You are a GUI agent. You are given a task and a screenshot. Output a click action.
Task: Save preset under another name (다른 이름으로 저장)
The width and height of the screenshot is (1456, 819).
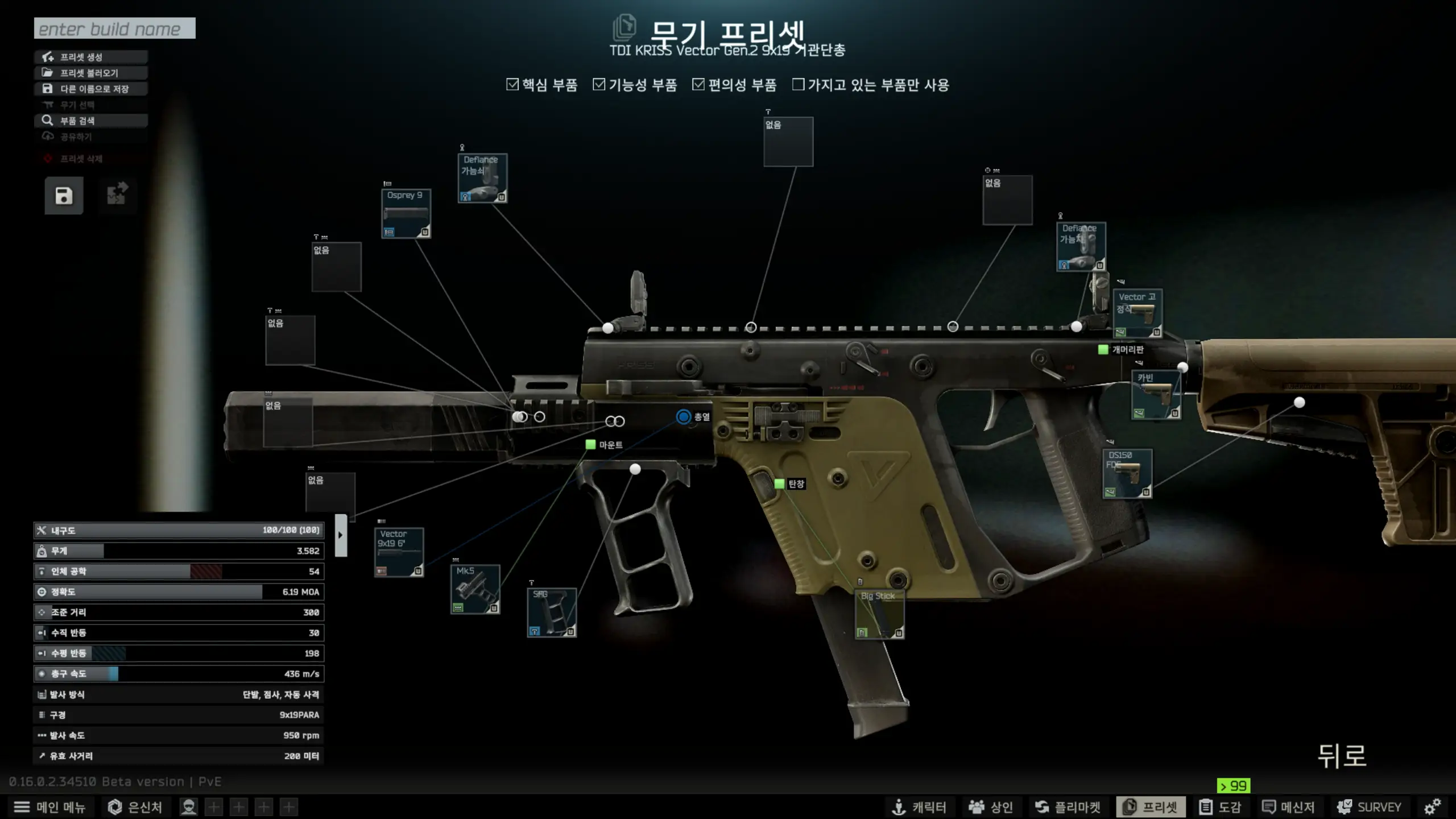click(x=91, y=89)
